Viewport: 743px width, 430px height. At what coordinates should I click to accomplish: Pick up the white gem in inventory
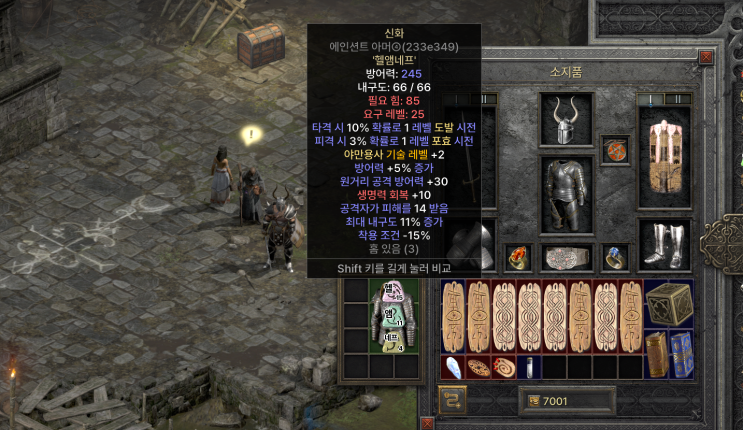pos(454,367)
